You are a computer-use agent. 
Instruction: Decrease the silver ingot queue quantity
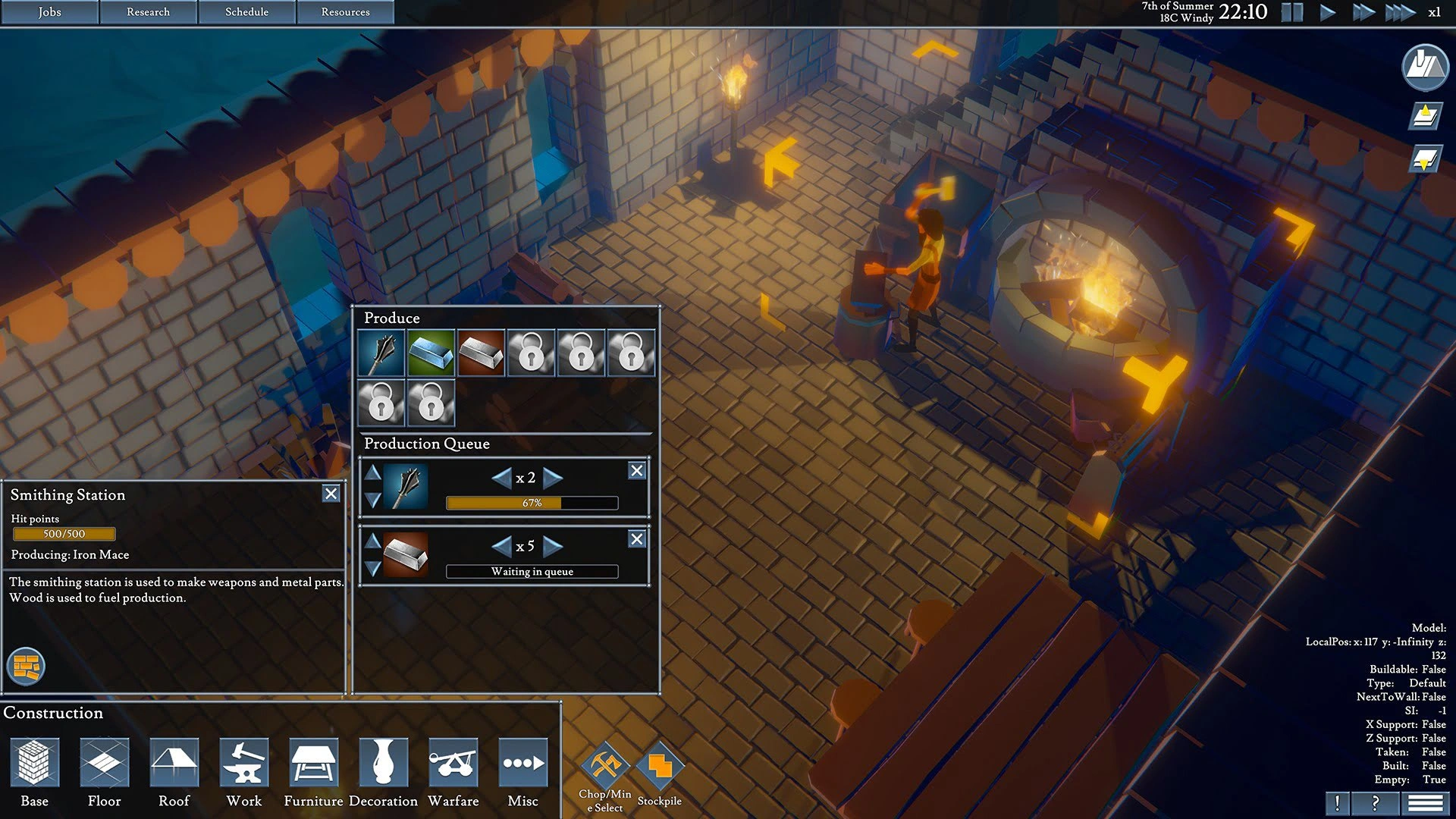[x=501, y=546]
